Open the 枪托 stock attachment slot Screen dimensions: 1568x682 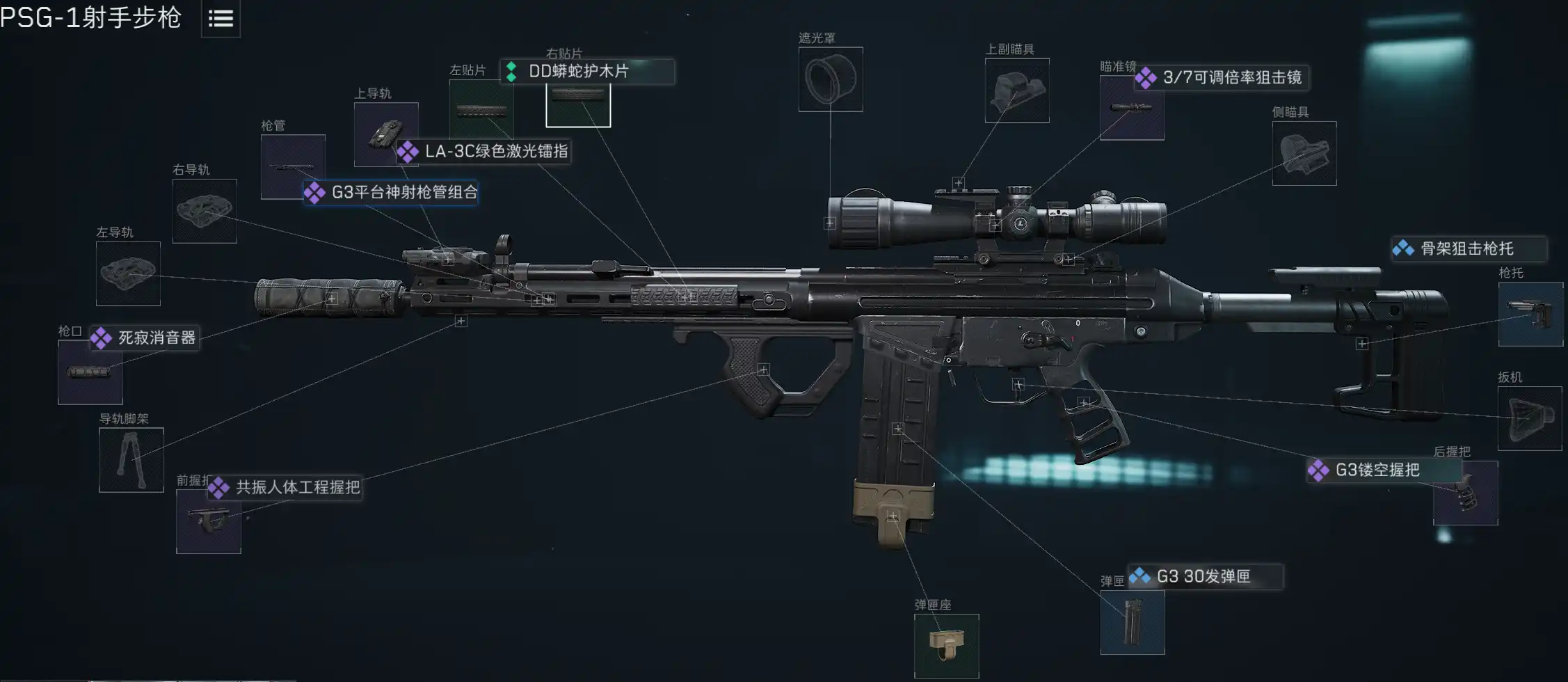(x=1530, y=314)
